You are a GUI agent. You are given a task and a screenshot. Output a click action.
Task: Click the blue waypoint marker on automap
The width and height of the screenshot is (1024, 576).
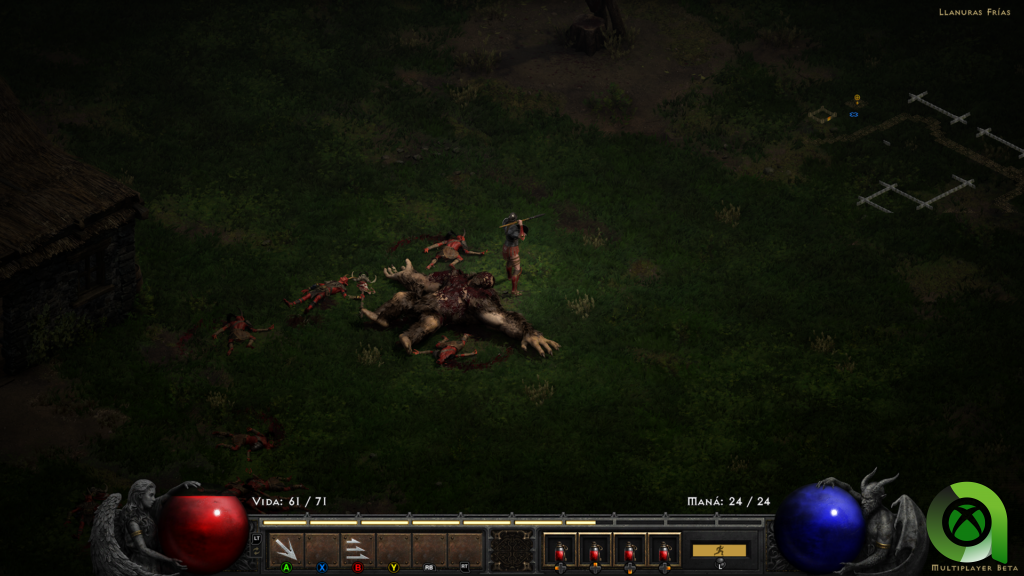pos(854,114)
